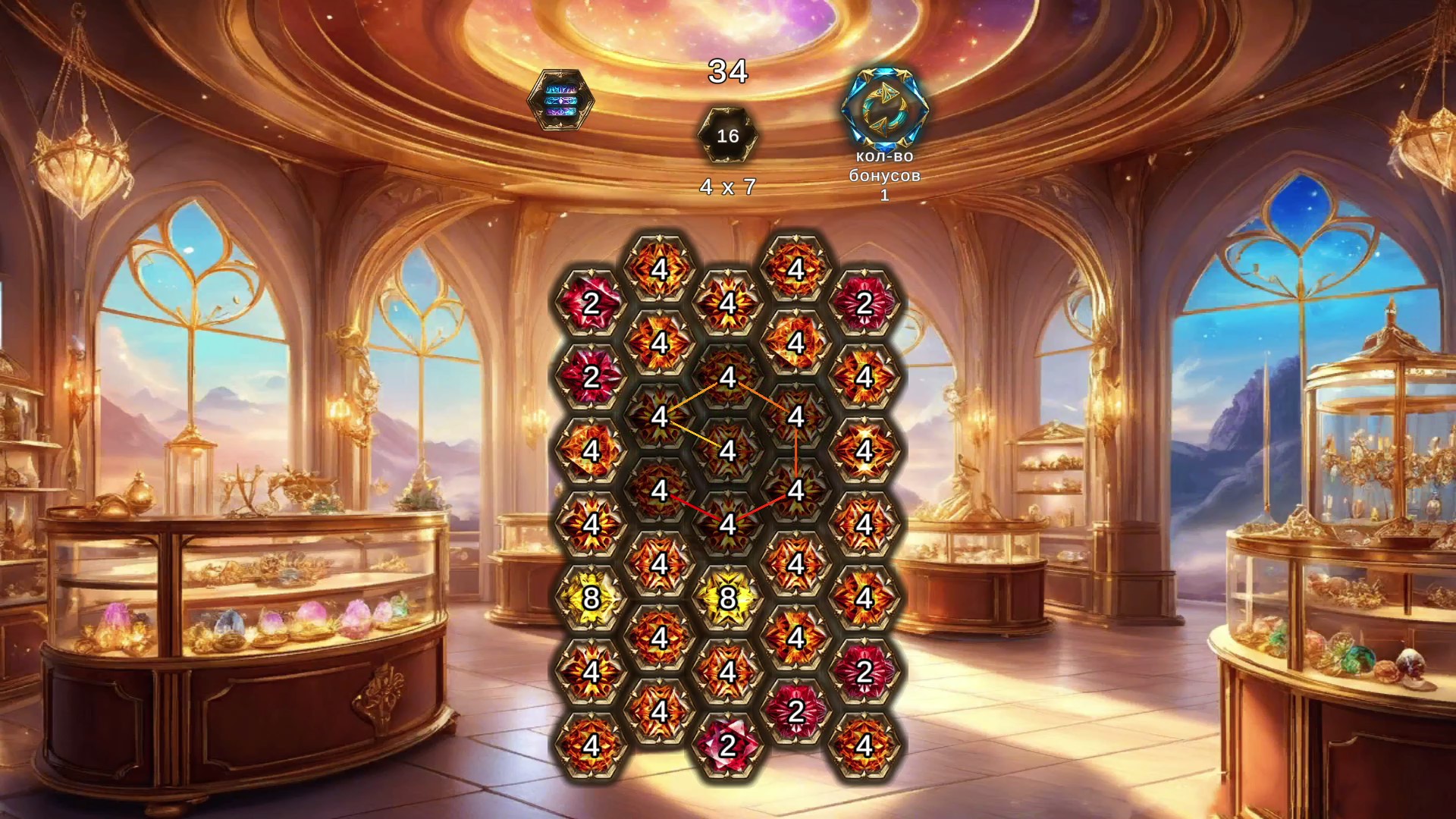Tap the score counter showing 34
The image size is (1456, 819).
727,74
